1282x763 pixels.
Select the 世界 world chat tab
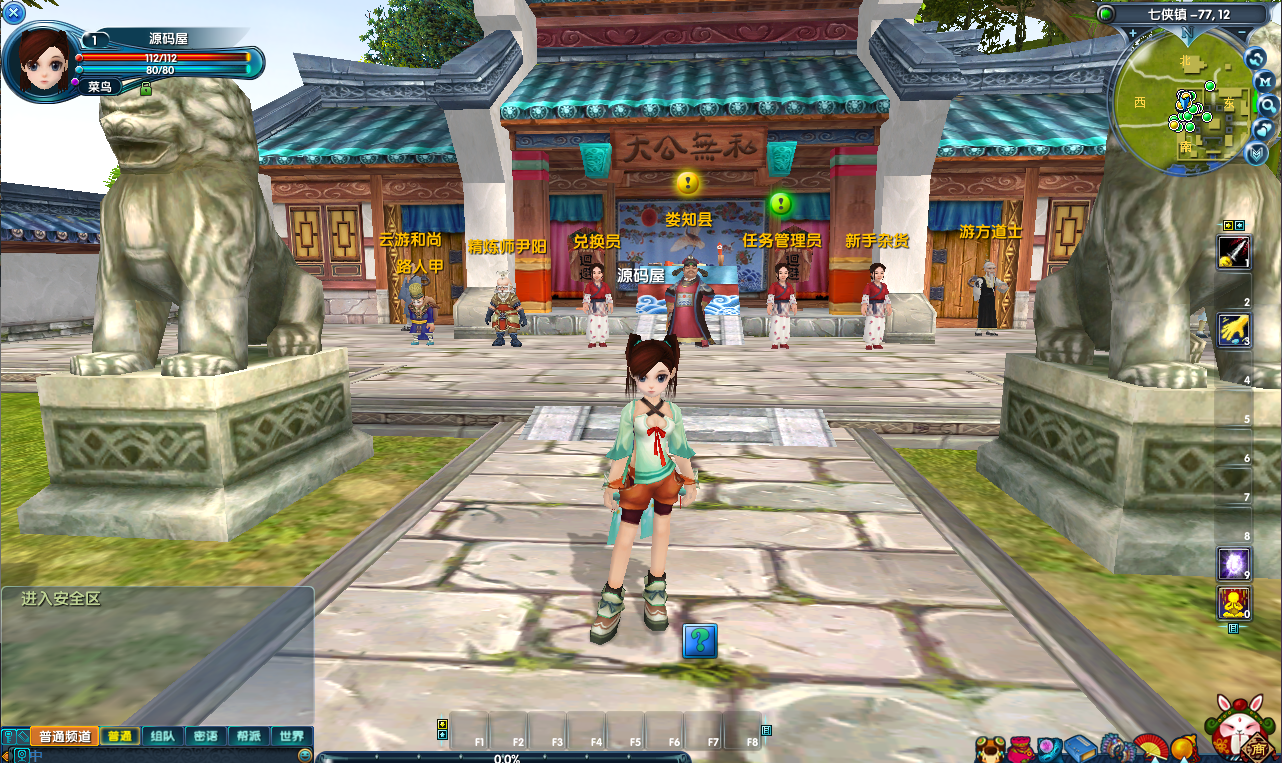coord(291,736)
